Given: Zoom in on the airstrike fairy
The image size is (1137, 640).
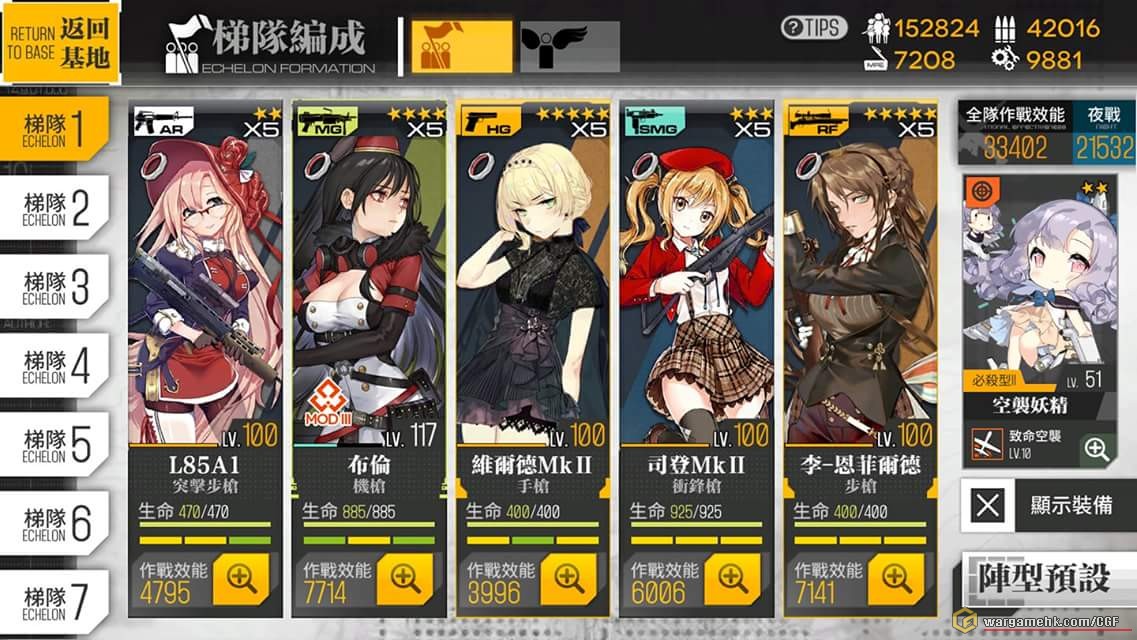Looking at the screenshot, I should click(x=1097, y=450).
